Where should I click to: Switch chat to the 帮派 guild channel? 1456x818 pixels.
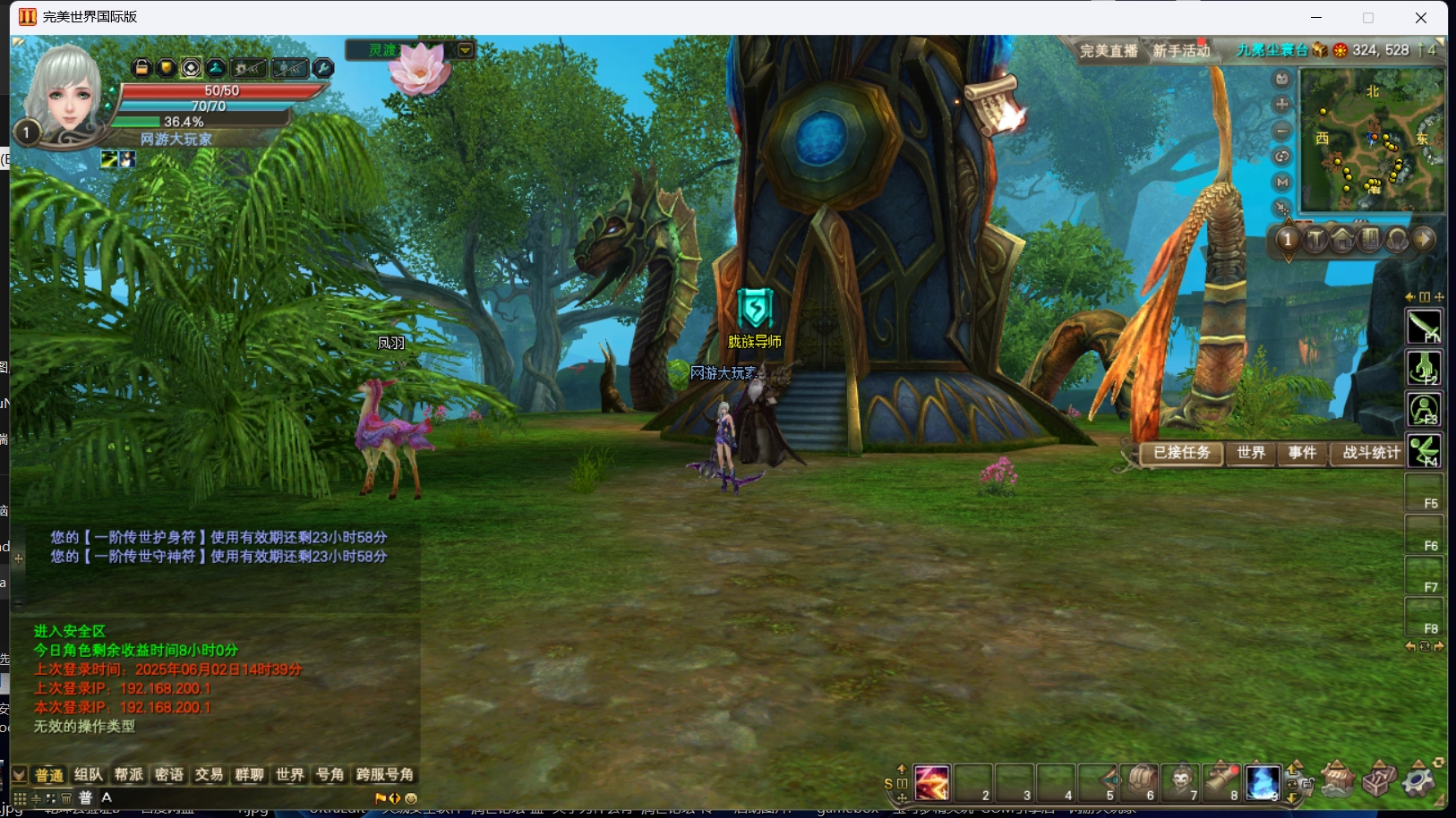pyautogui.click(x=129, y=775)
